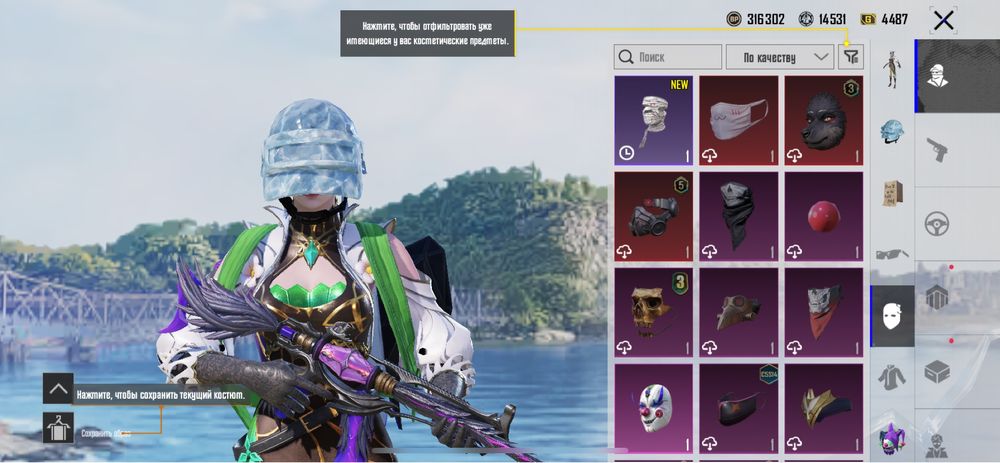The image size is (1000, 463).
Task: Open the pistol weapons section
Action: [x=937, y=150]
